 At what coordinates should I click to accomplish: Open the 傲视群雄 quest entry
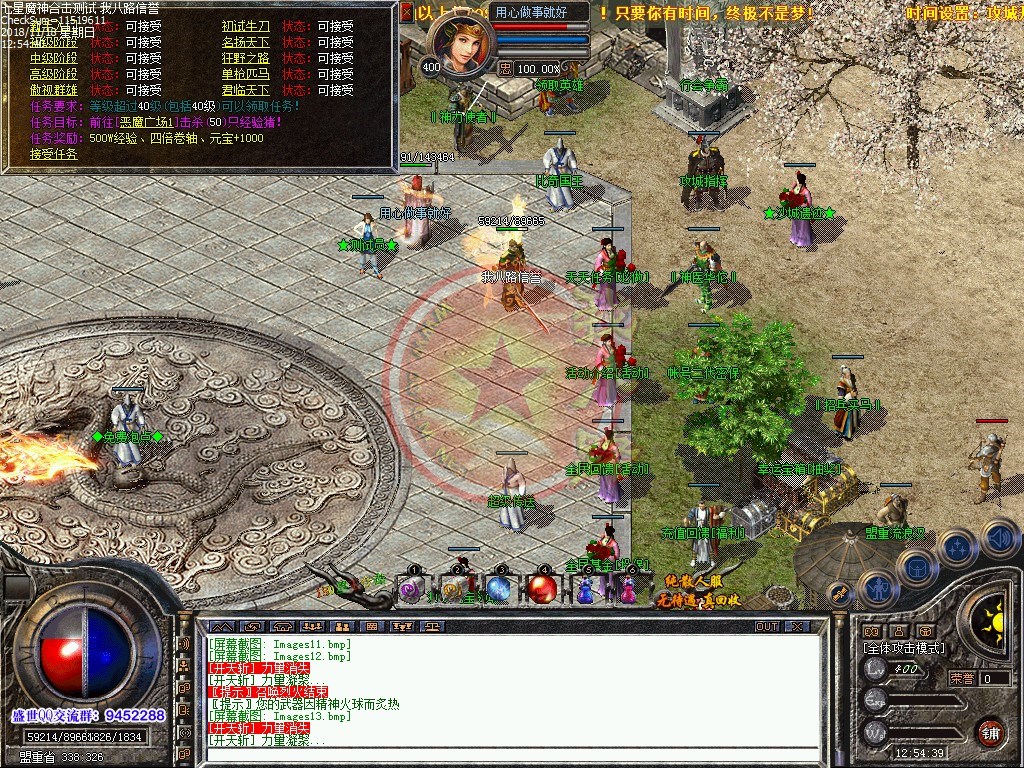click(53, 90)
